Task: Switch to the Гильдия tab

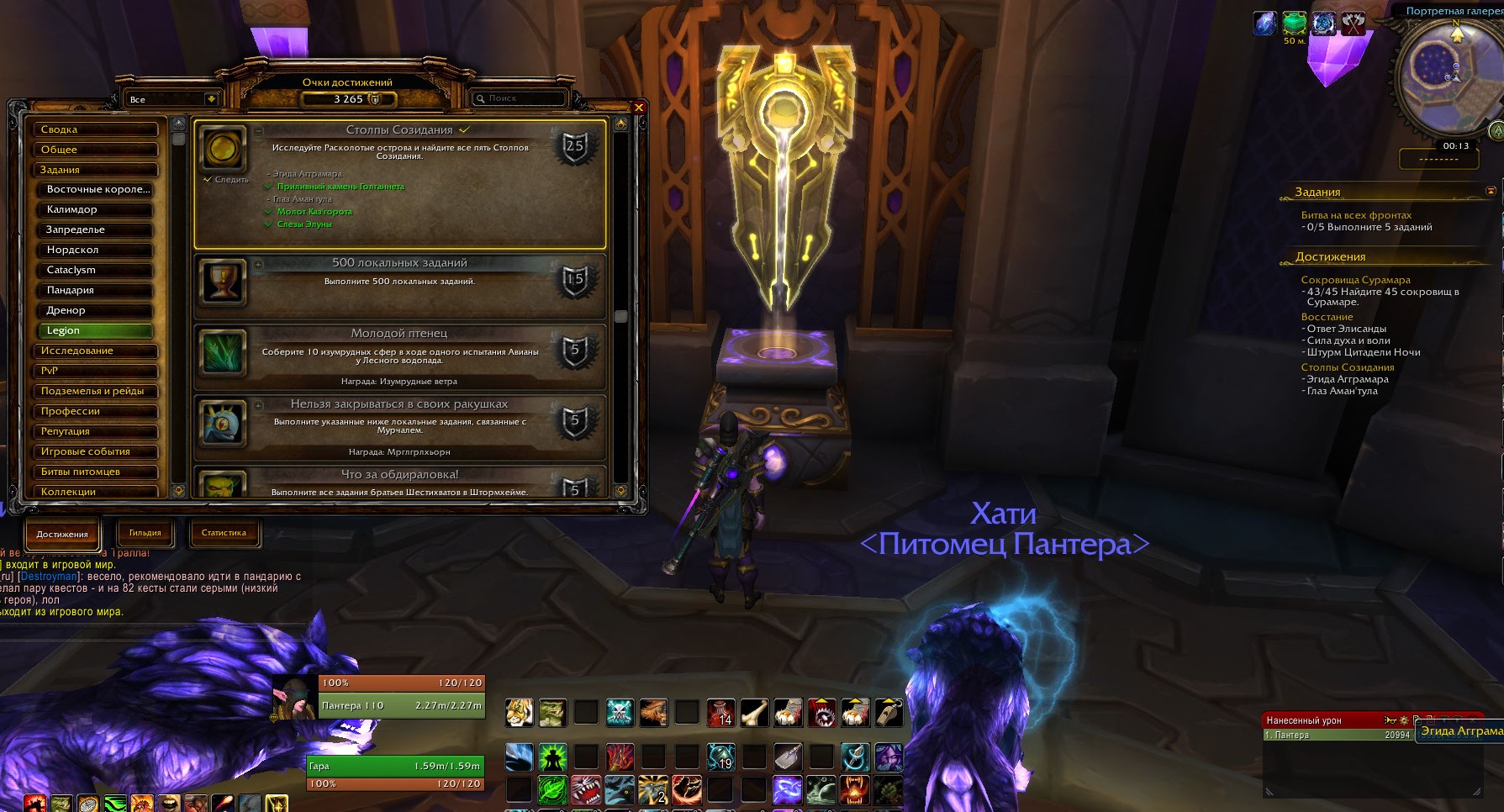Action: (x=145, y=533)
